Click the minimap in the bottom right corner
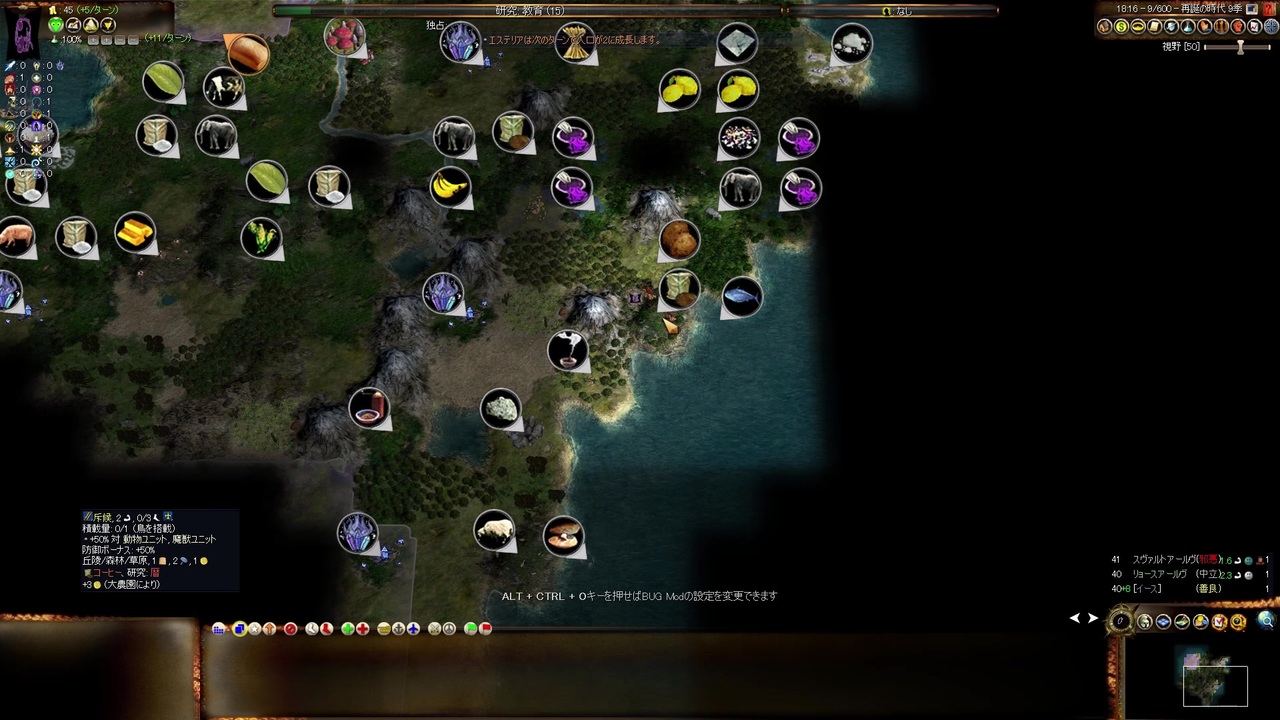This screenshot has height=720, width=1280. [x=1215, y=685]
